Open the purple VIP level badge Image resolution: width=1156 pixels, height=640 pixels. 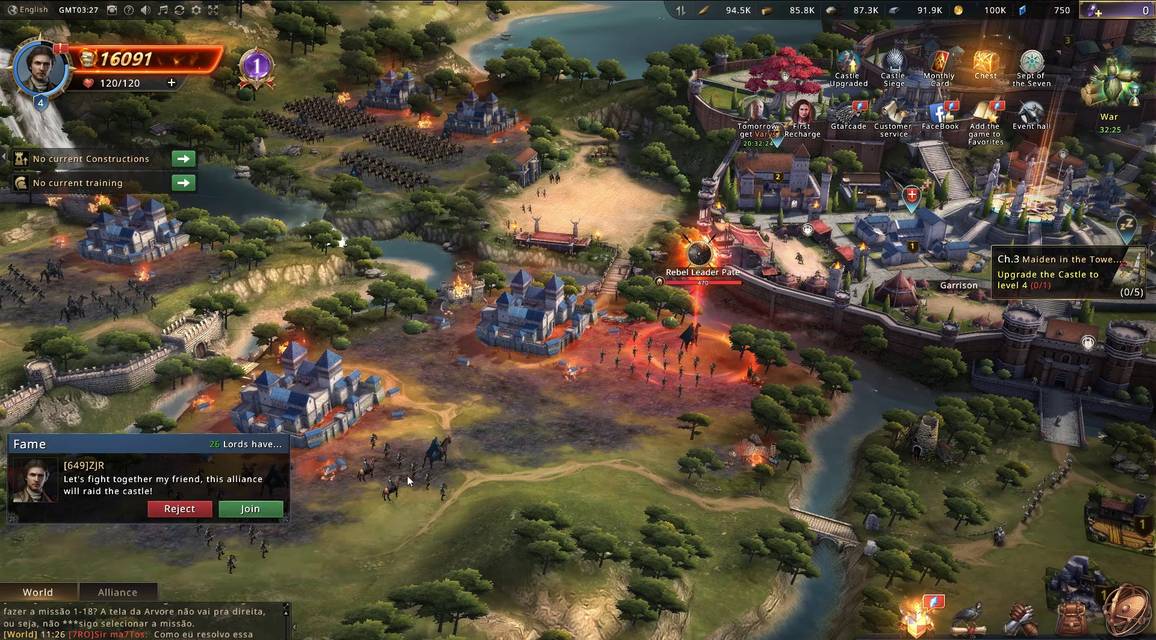(x=257, y=67)
